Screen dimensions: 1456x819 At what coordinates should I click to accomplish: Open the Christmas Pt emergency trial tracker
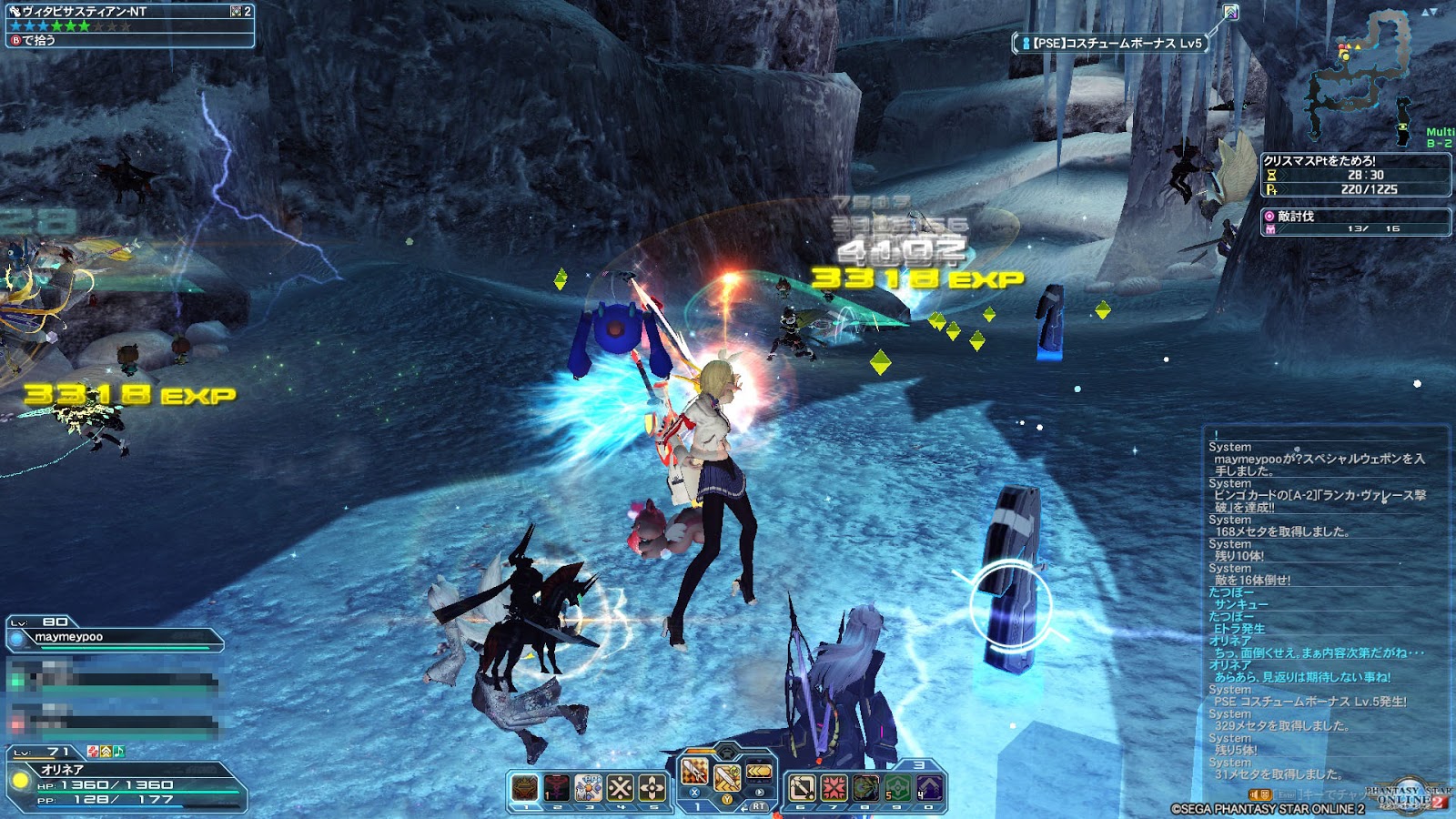[1355, 175]
